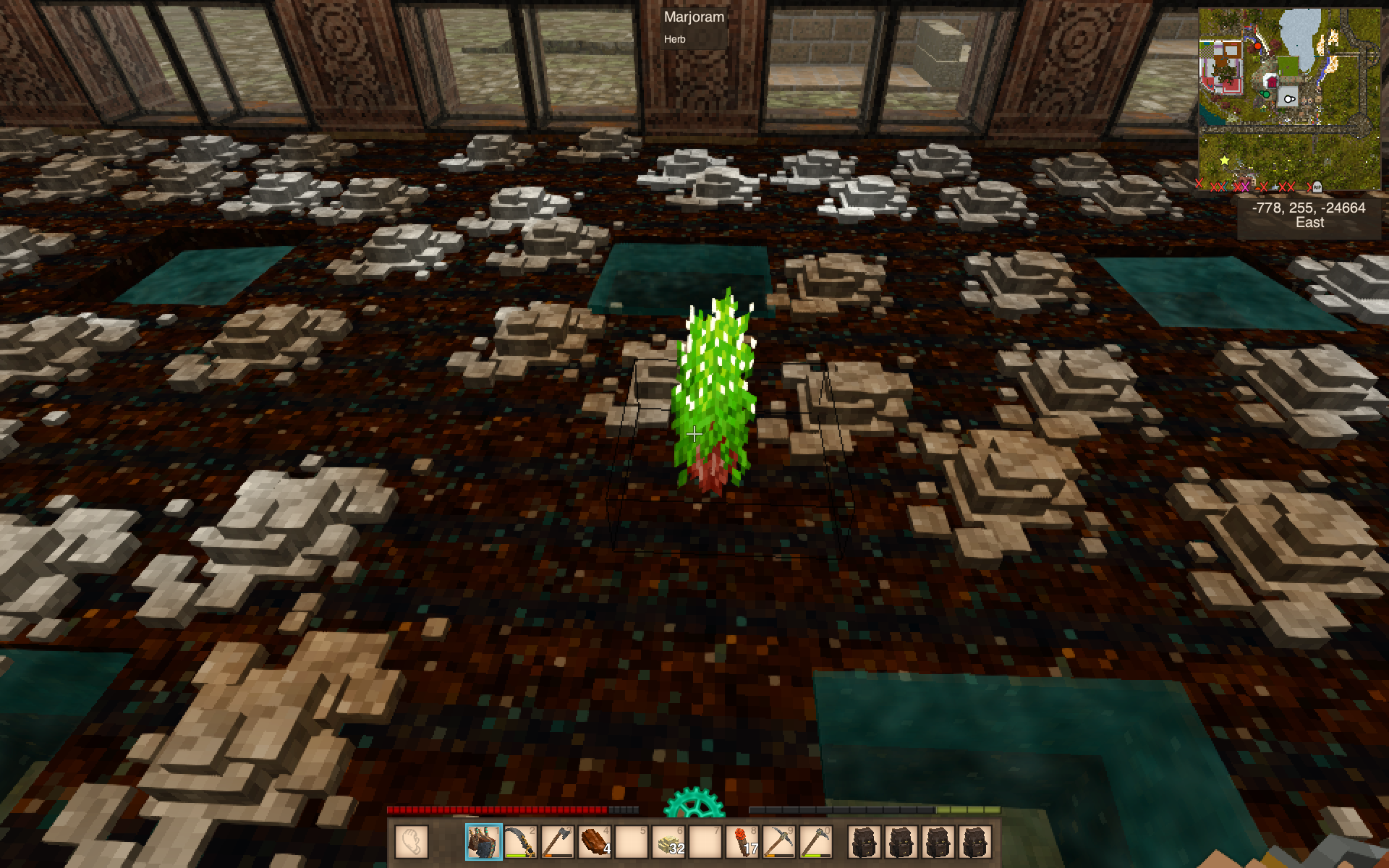This screenshot has height=868, width=1389.
Task: Choose the meat stack of 4
Action: click(594, 842)
